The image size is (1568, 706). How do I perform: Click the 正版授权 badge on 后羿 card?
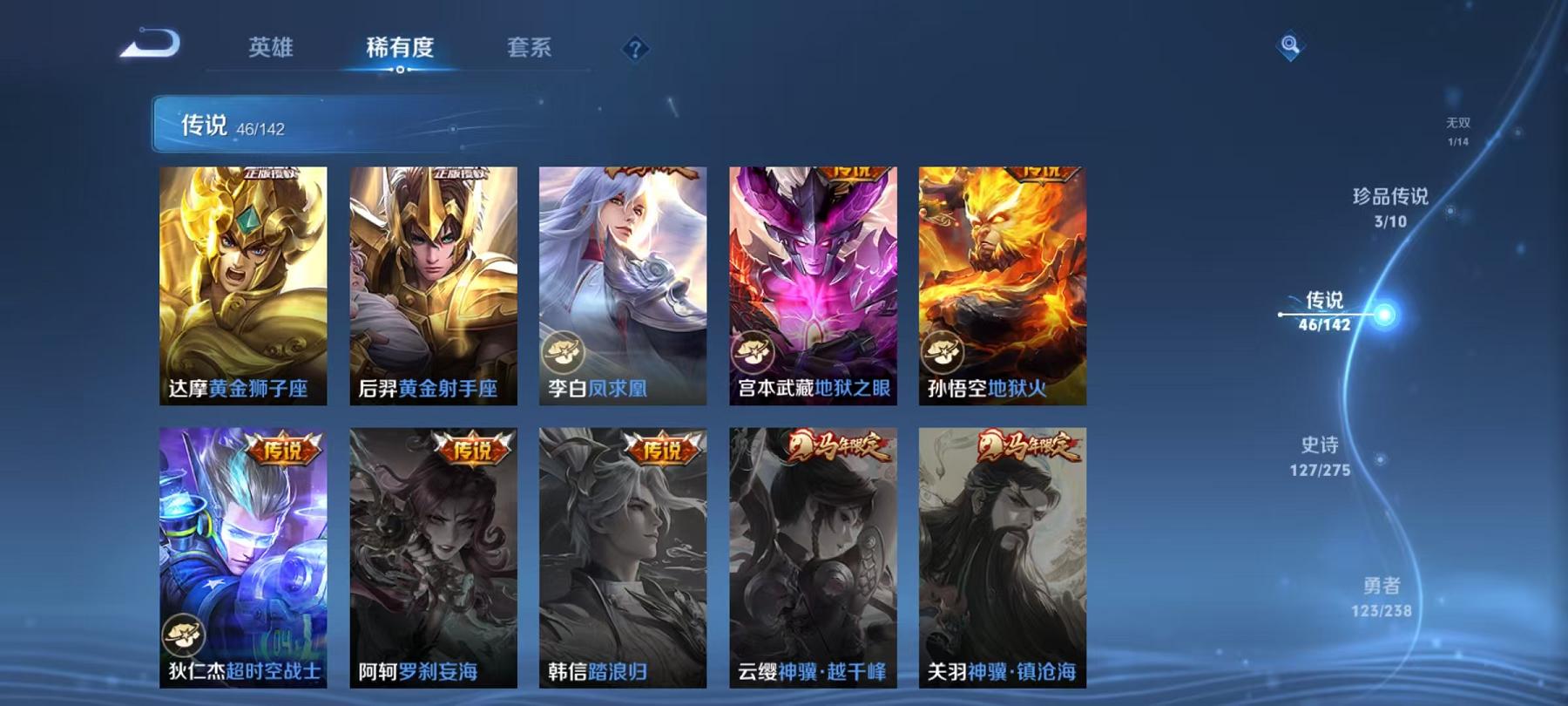pyautogui.click(x=460, y=172)
